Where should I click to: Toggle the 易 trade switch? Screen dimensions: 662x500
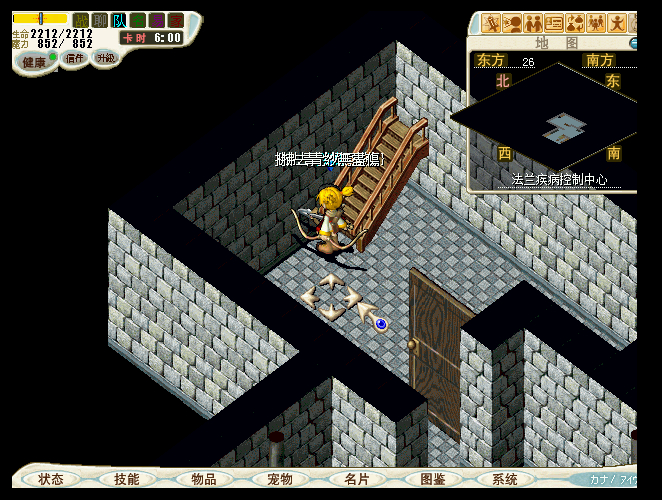click(157, 20)
